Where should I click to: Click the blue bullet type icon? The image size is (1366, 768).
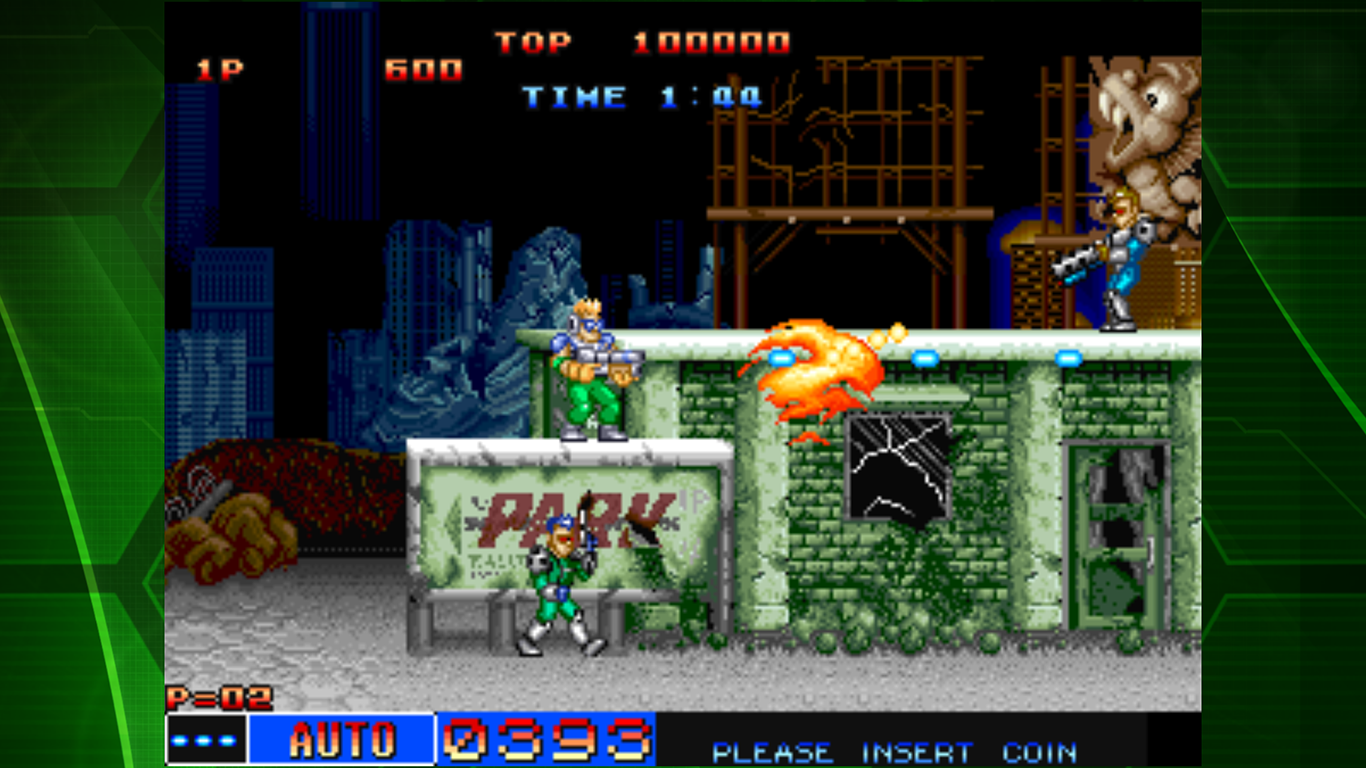tap(206, 740)
